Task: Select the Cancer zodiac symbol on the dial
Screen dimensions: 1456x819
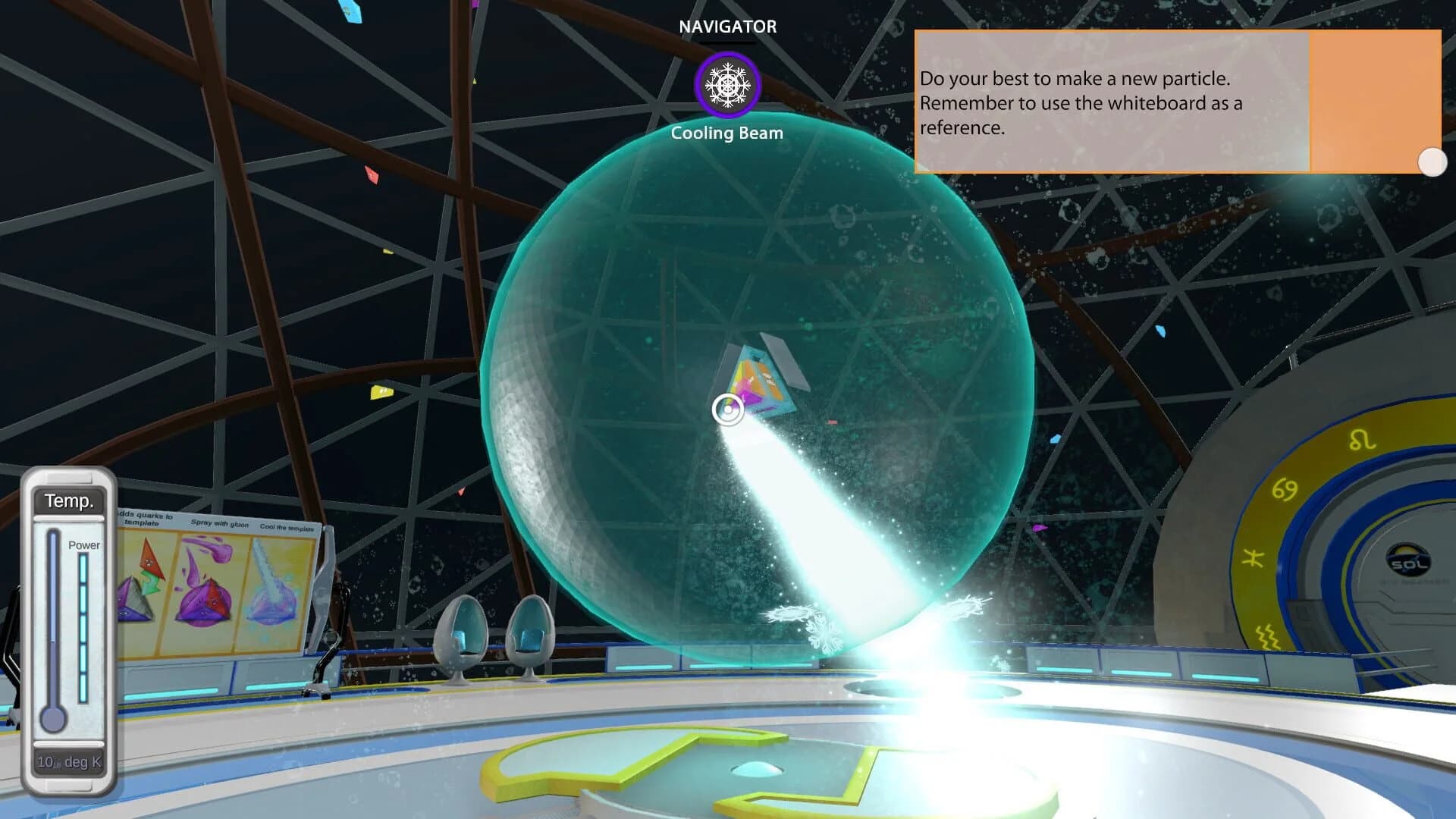Action: pos(1284,488)
